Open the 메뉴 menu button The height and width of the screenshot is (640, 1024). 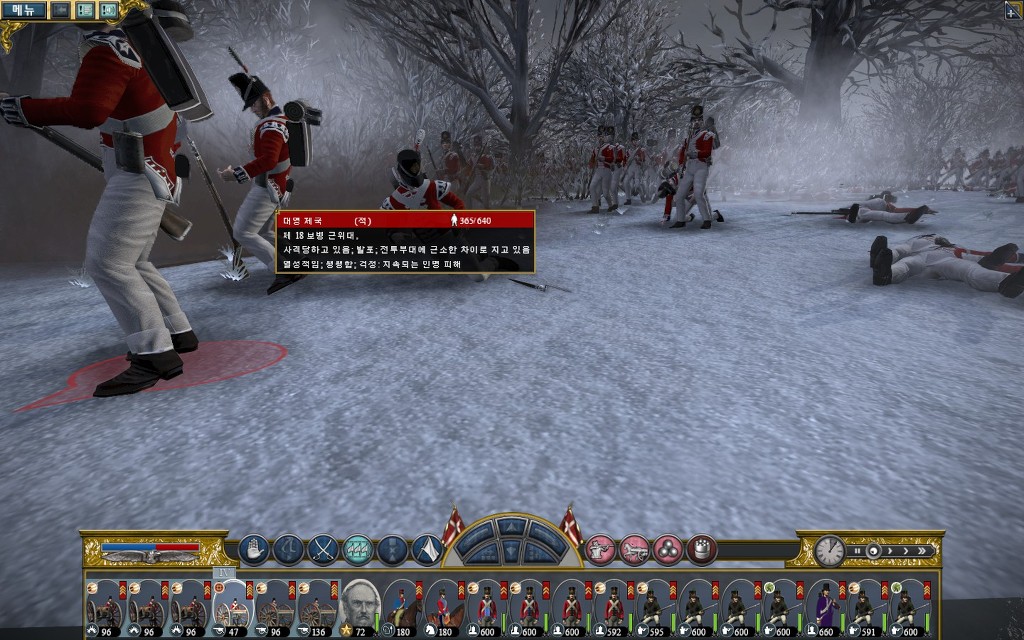coord(23,10)
